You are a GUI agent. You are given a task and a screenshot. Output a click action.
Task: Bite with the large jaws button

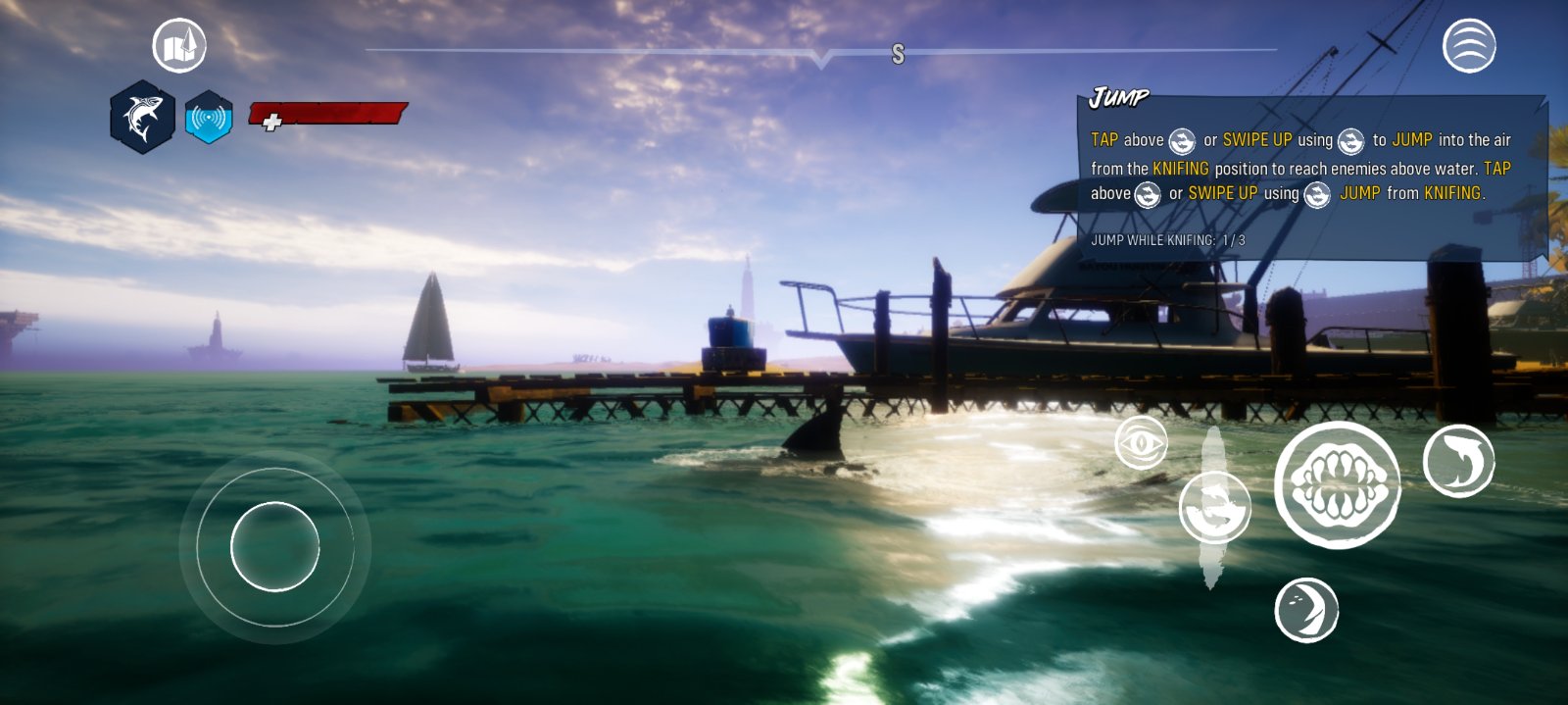tap(1337, 484)
